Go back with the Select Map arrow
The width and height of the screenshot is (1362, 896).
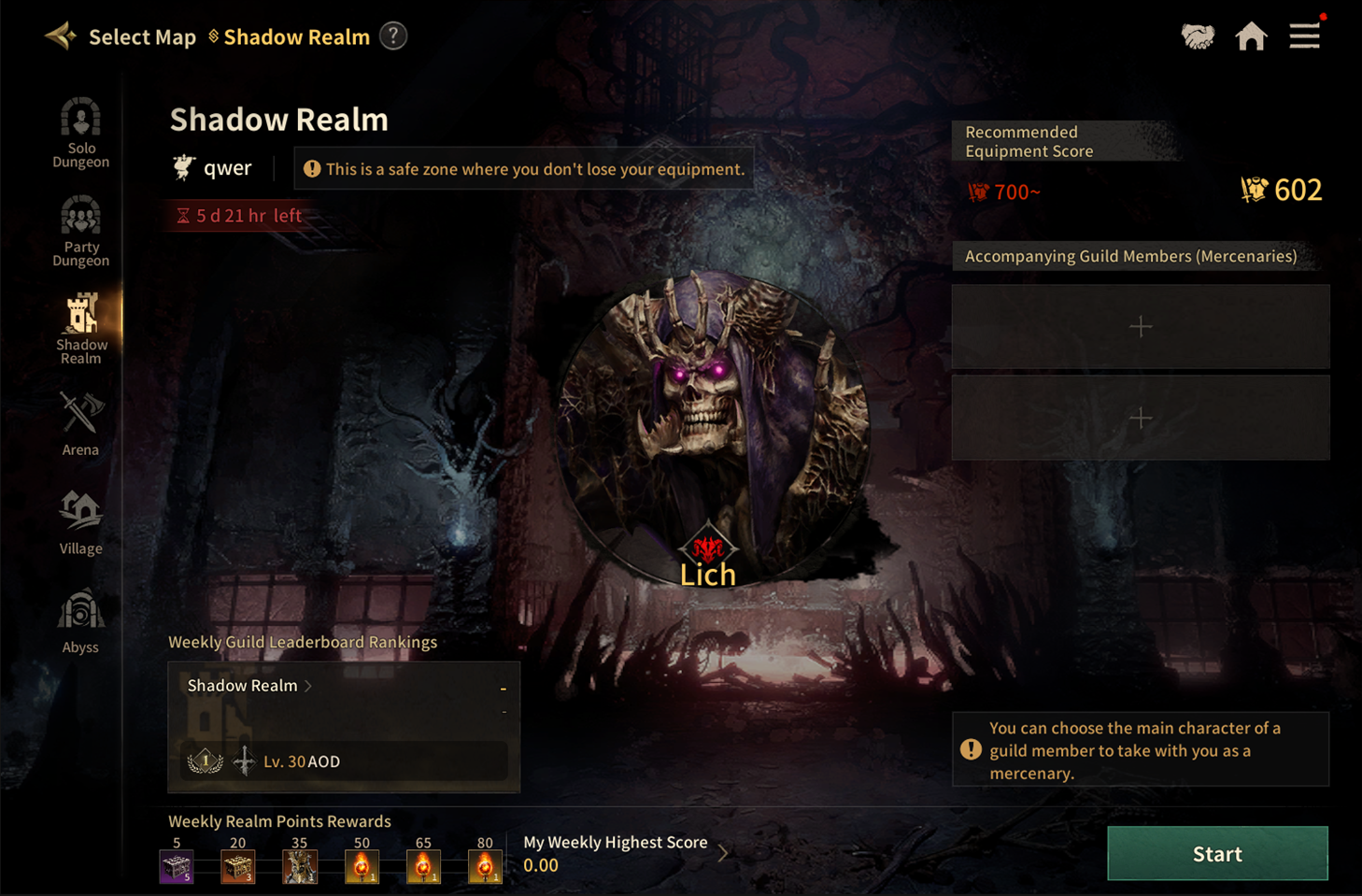point(62,36)
